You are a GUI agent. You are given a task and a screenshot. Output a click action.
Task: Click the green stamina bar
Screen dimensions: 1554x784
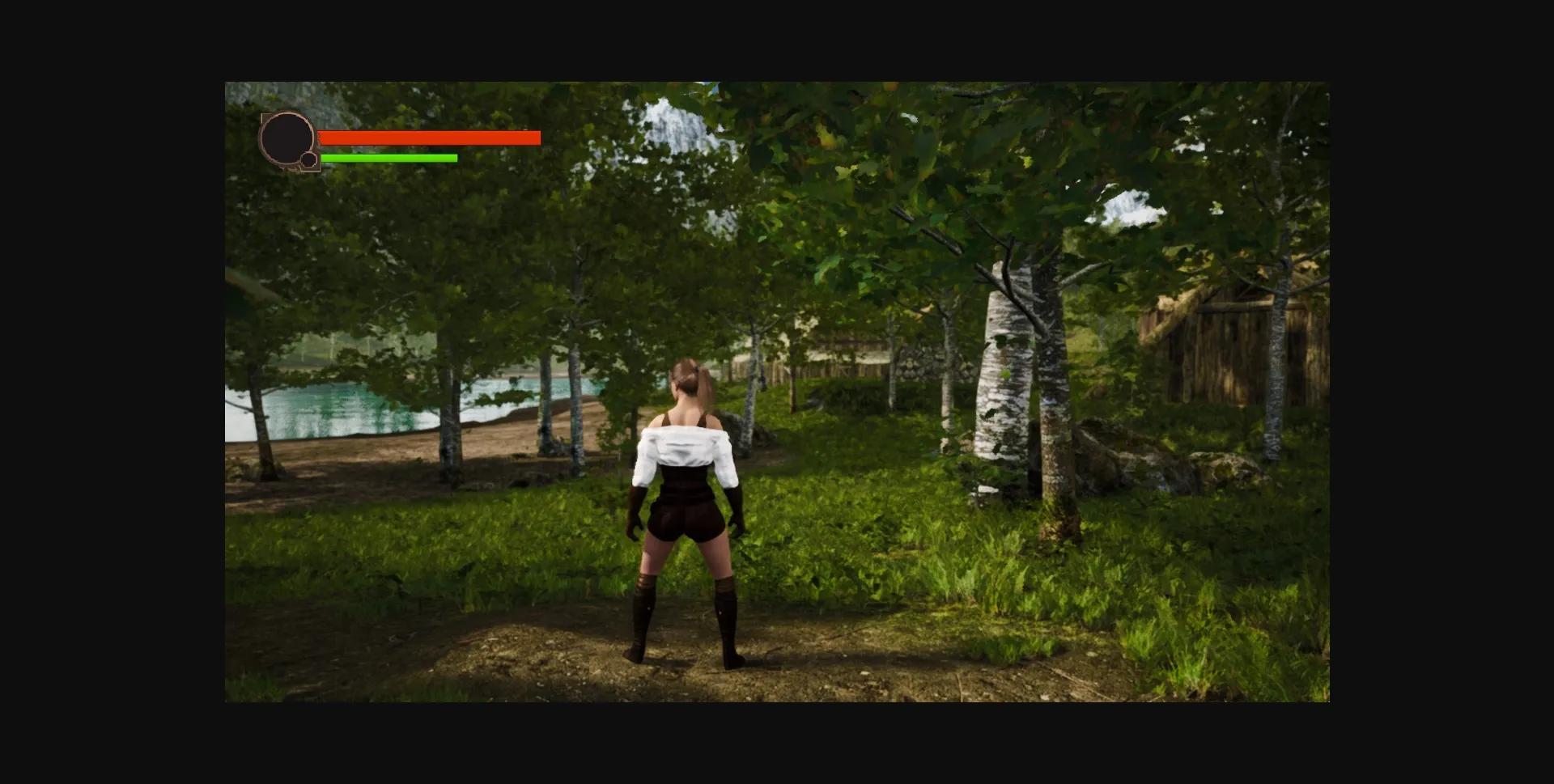pos(388,158)
